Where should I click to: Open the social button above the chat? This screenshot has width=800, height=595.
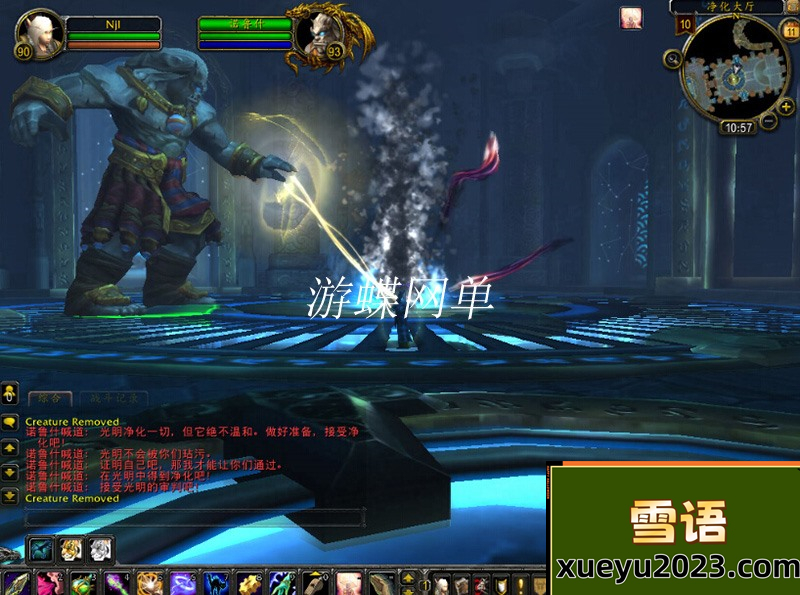click(x=9, y=390)
